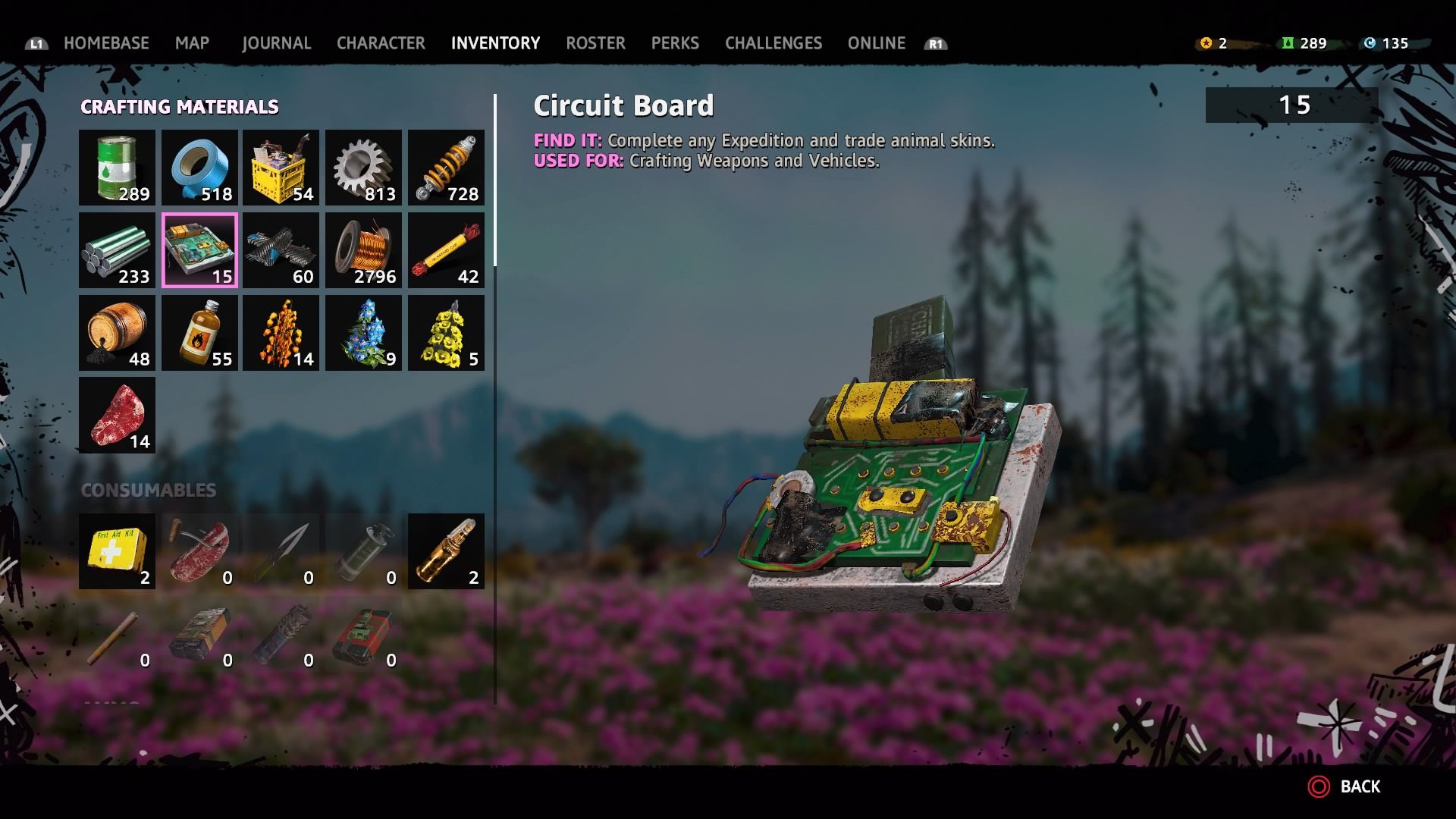
Task: Choose the blue duct tape slot
Action: [x=199, y=168]
